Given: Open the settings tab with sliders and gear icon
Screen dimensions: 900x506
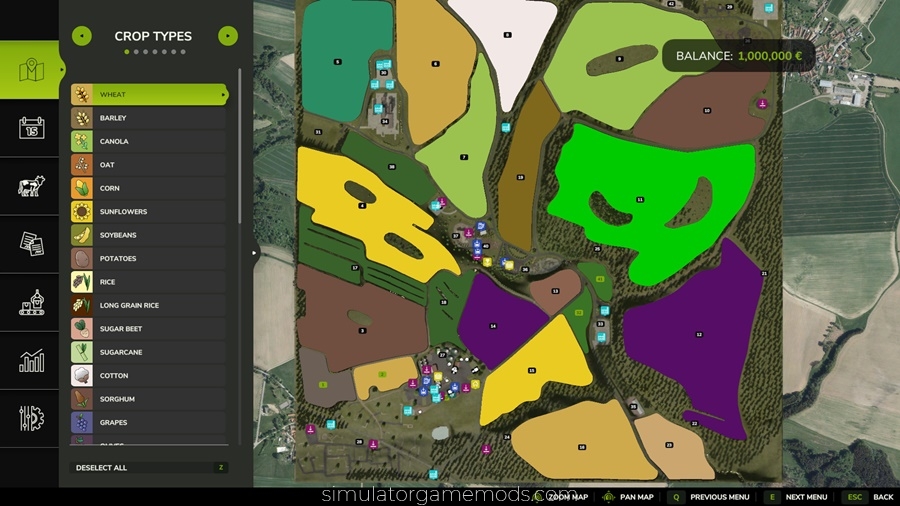Looking at the screenshot, I should pyautogui.click(x=32, y=418).
